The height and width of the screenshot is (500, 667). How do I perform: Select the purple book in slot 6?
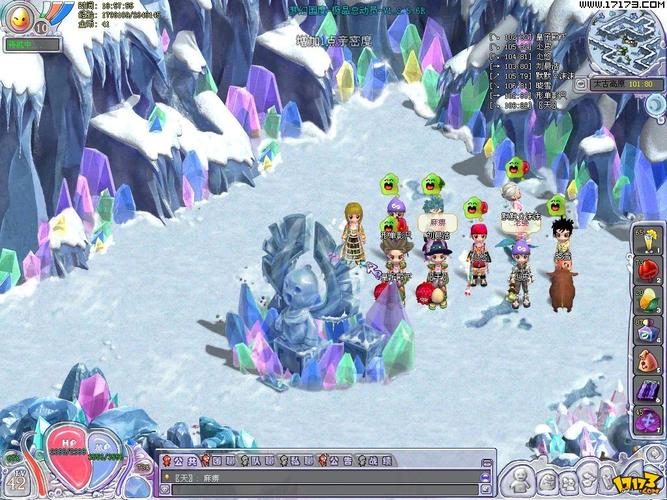point(647,390)
